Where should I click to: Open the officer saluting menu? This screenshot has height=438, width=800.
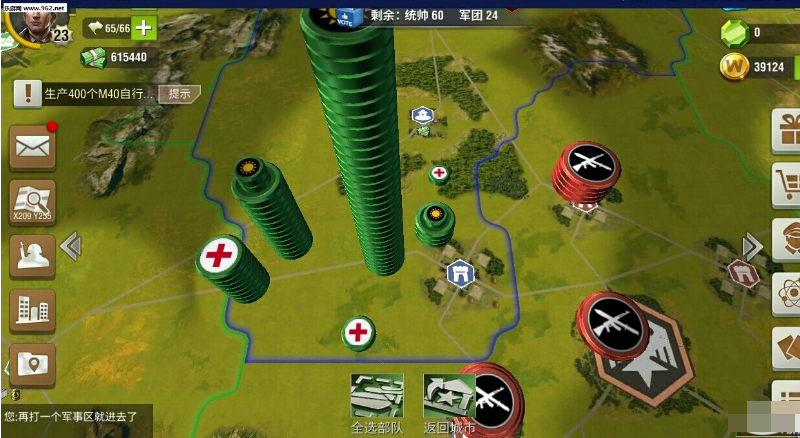(32, 256)
